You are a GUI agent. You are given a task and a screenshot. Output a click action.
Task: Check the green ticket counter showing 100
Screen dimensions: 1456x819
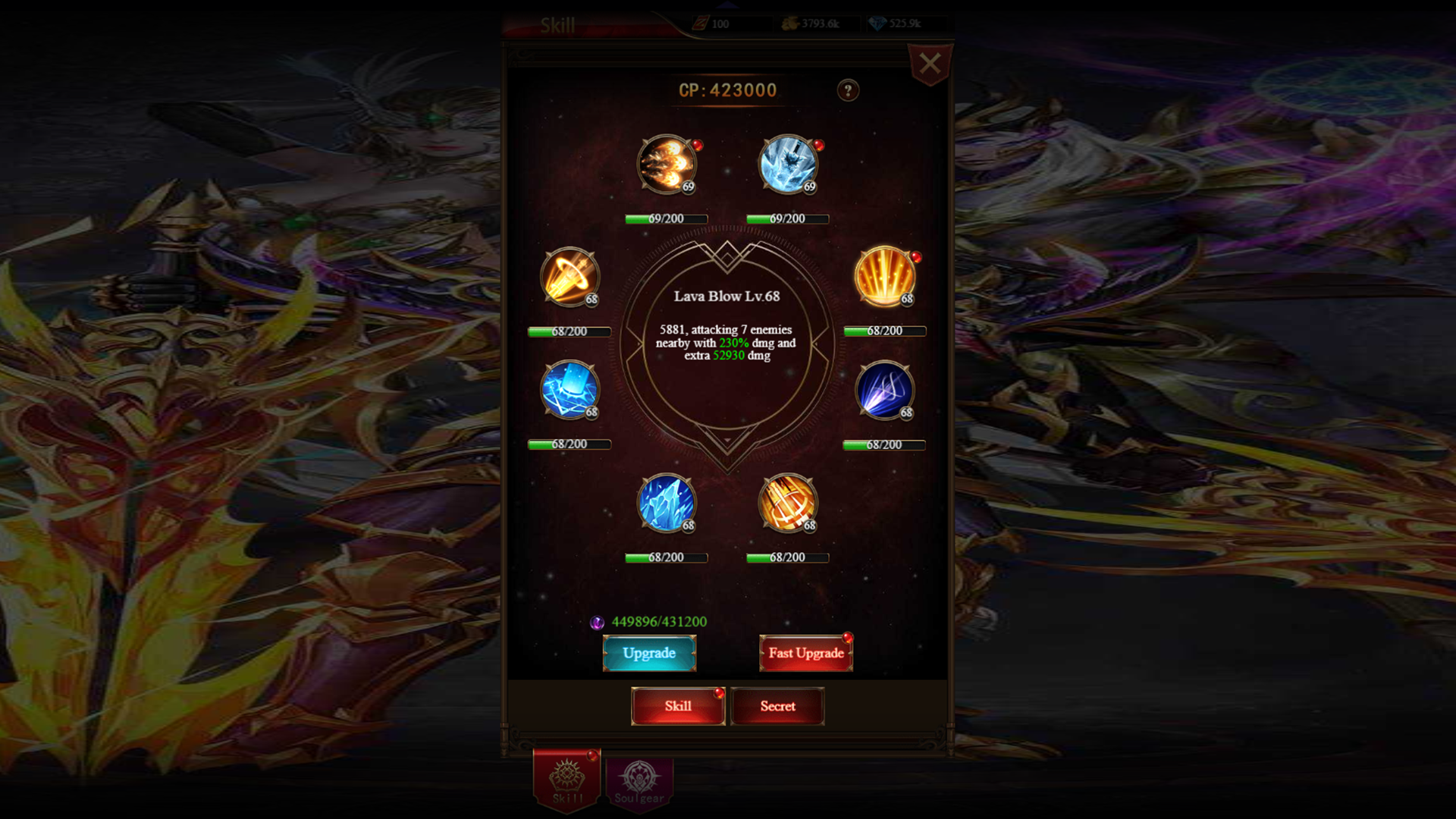click(719, 24)
